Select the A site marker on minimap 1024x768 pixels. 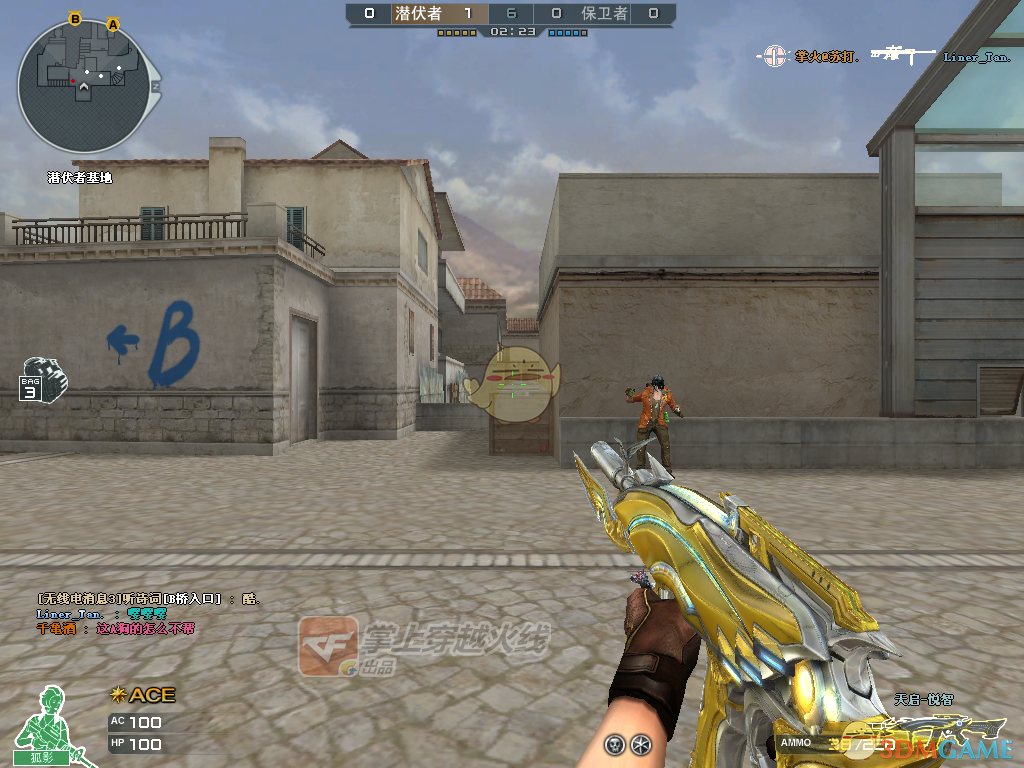pos(113,24)
